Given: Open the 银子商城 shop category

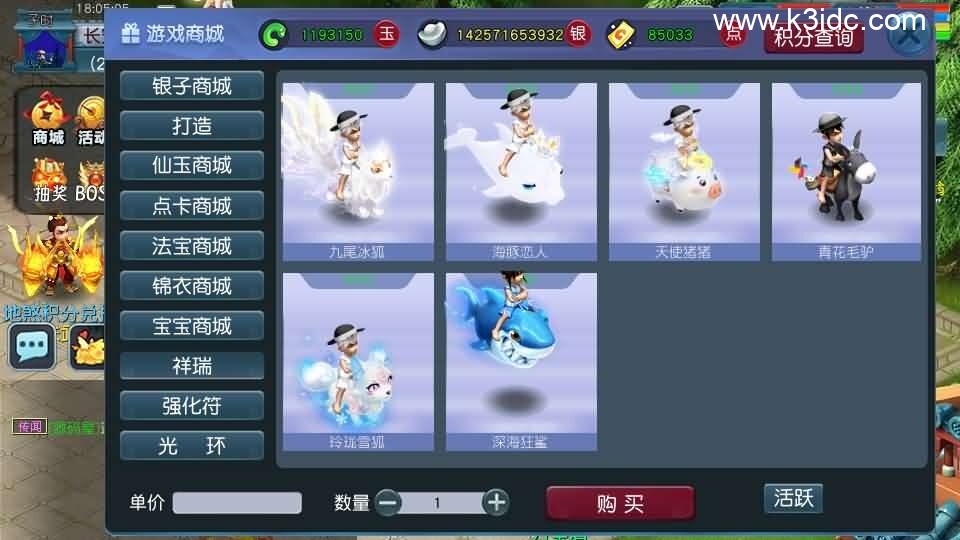Looking at the screenshot, I should pyautogui.click(x=192, y=86).
